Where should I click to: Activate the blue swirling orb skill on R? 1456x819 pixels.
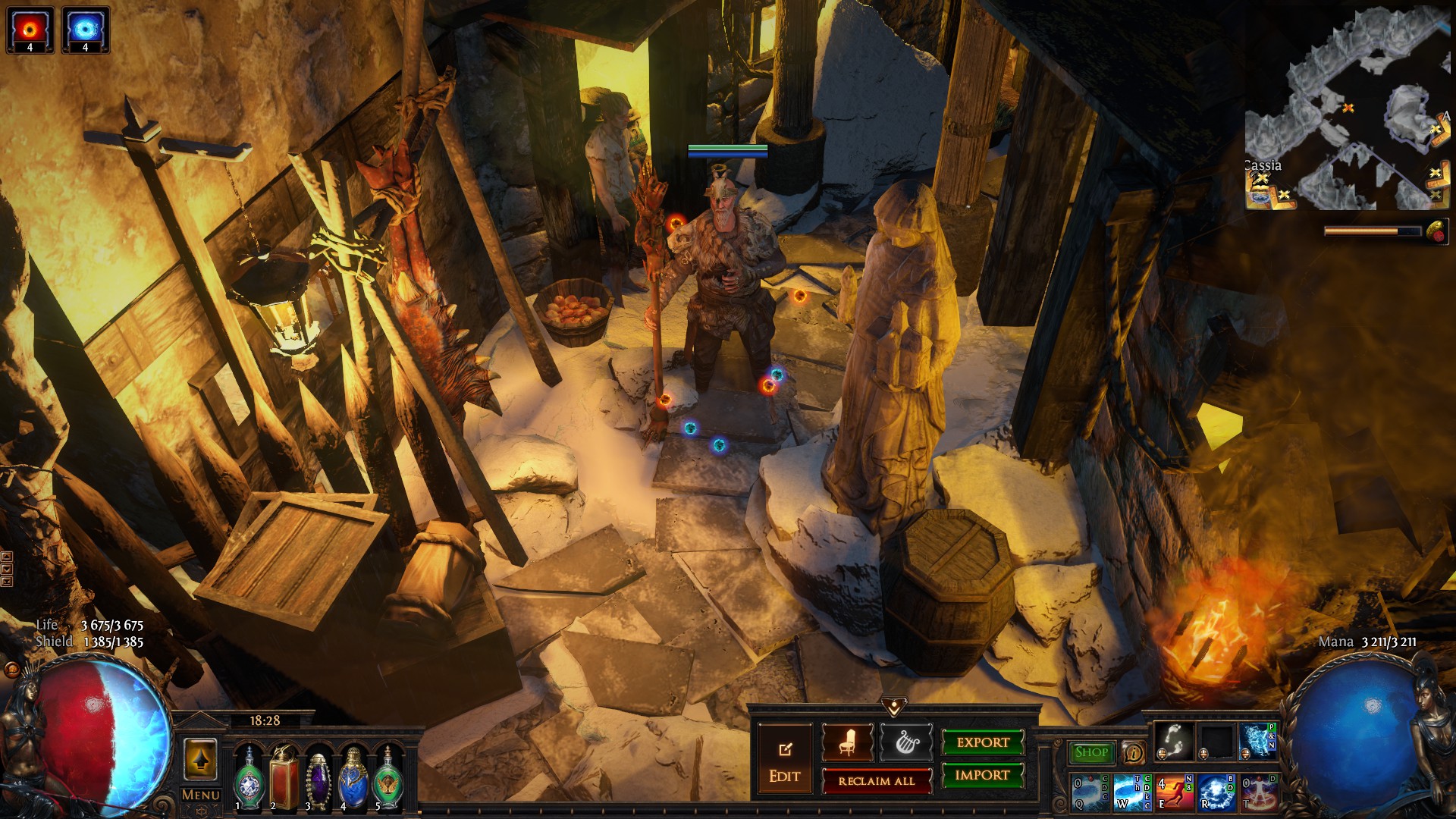pyautogui.click(x=1216, y=792)
